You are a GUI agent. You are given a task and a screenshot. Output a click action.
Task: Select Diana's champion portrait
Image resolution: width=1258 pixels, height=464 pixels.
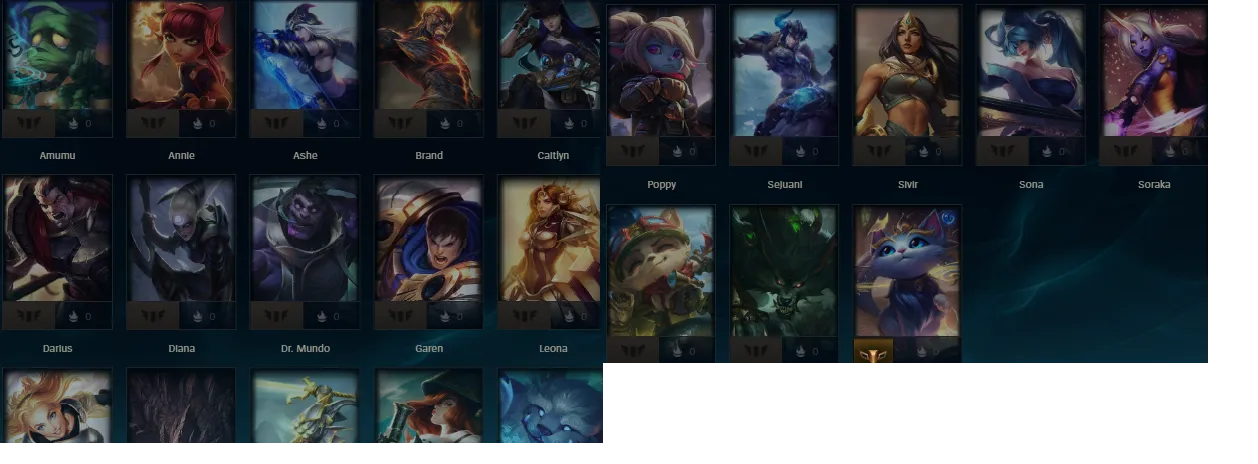click(181, 240)
